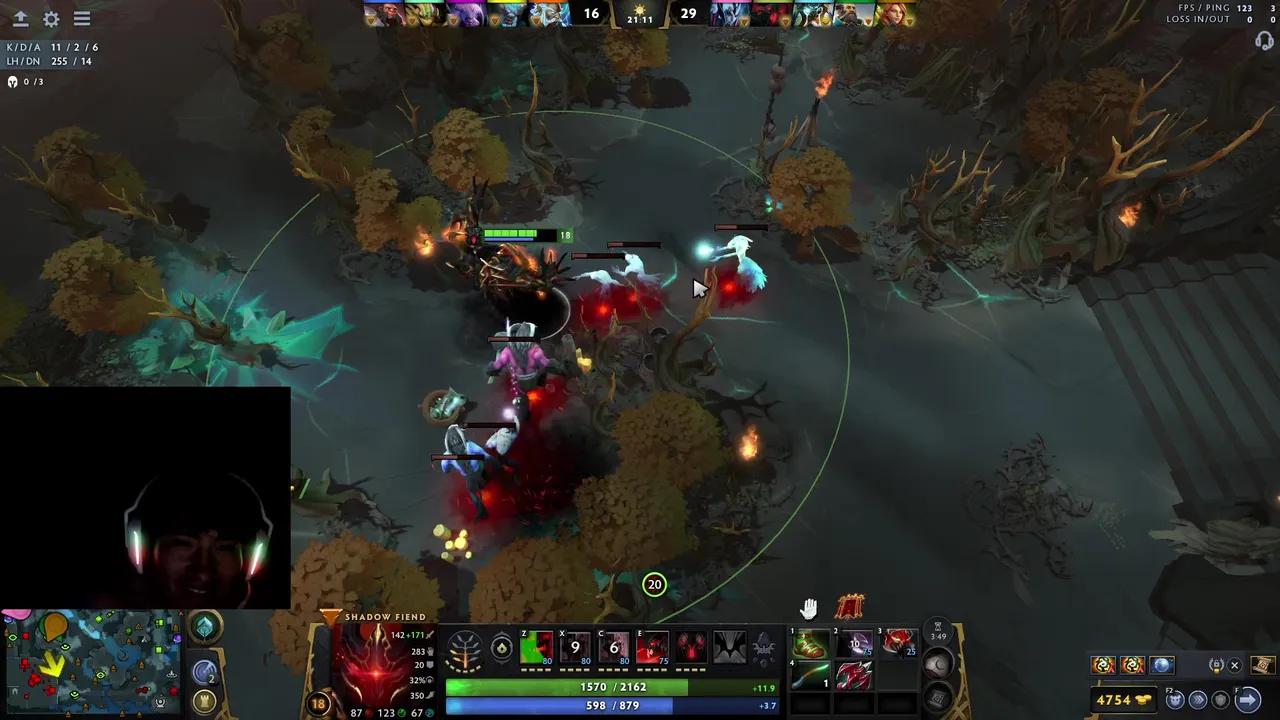Order the courier back with the arrow icon
Viewport: 1280px width, 720px height.
1249,699
